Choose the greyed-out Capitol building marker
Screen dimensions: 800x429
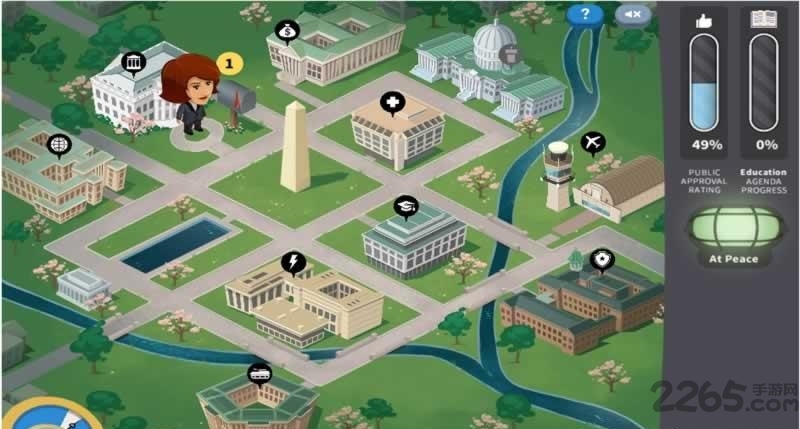point(509,57)
